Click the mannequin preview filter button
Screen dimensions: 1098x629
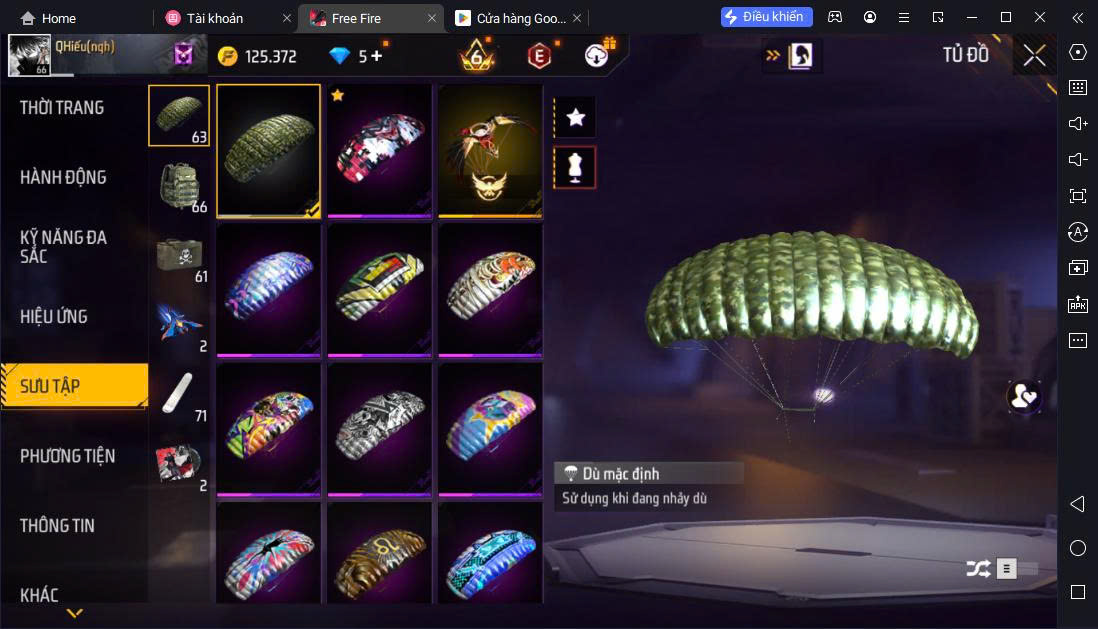pos(575,167)
